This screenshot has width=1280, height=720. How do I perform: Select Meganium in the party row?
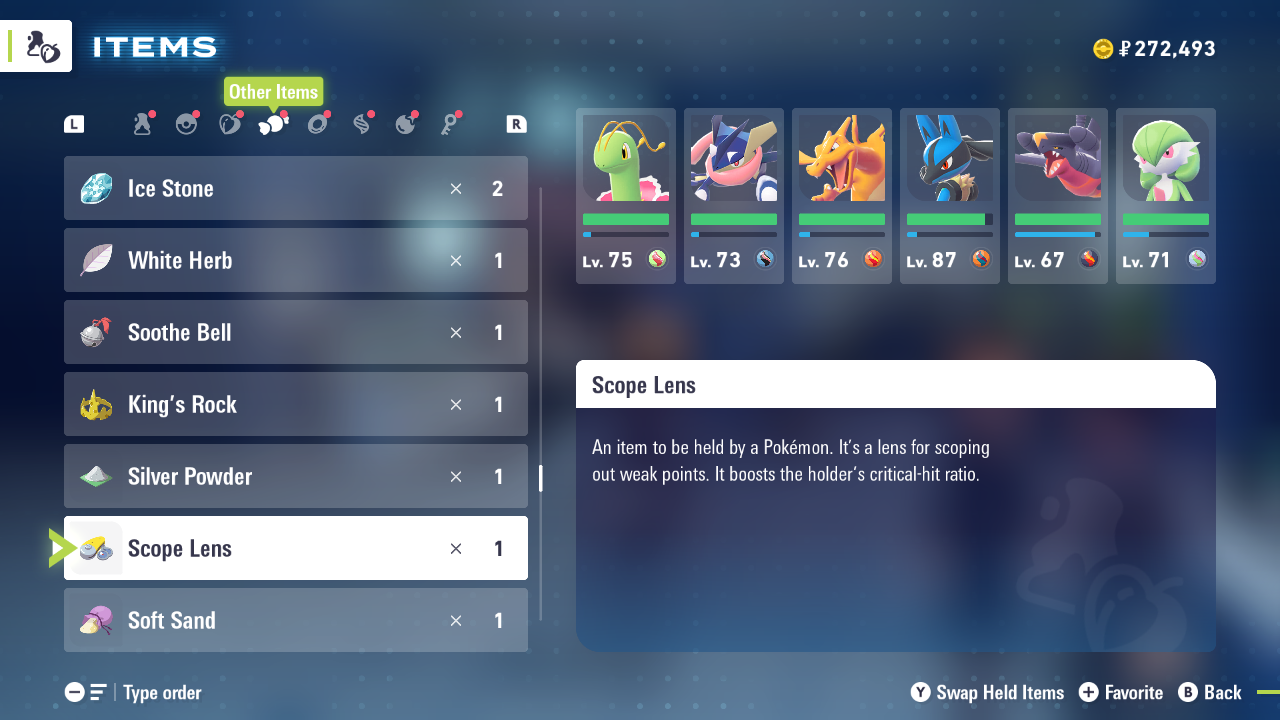(626, 196)
